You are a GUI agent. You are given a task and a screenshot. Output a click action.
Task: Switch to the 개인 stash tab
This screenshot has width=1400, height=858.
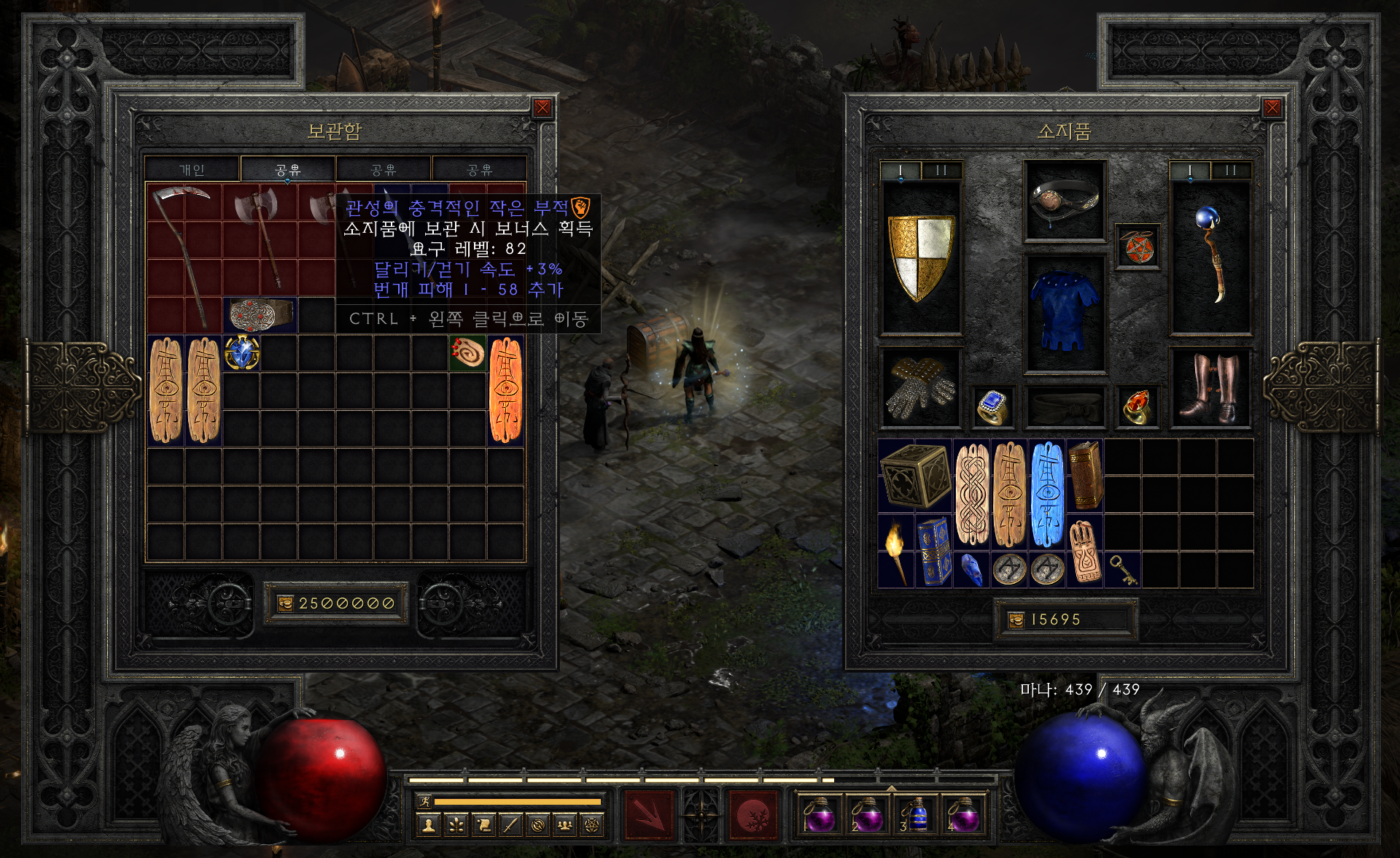pyautogui.click(x=192, y=169)
